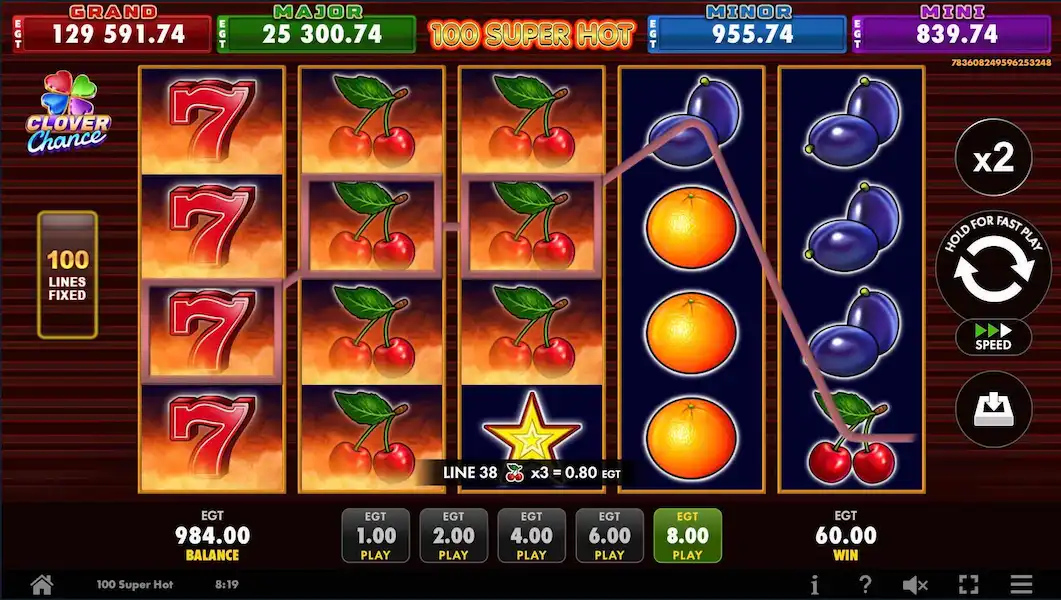Pick the 6.00 bet play button

click(609, 535)
